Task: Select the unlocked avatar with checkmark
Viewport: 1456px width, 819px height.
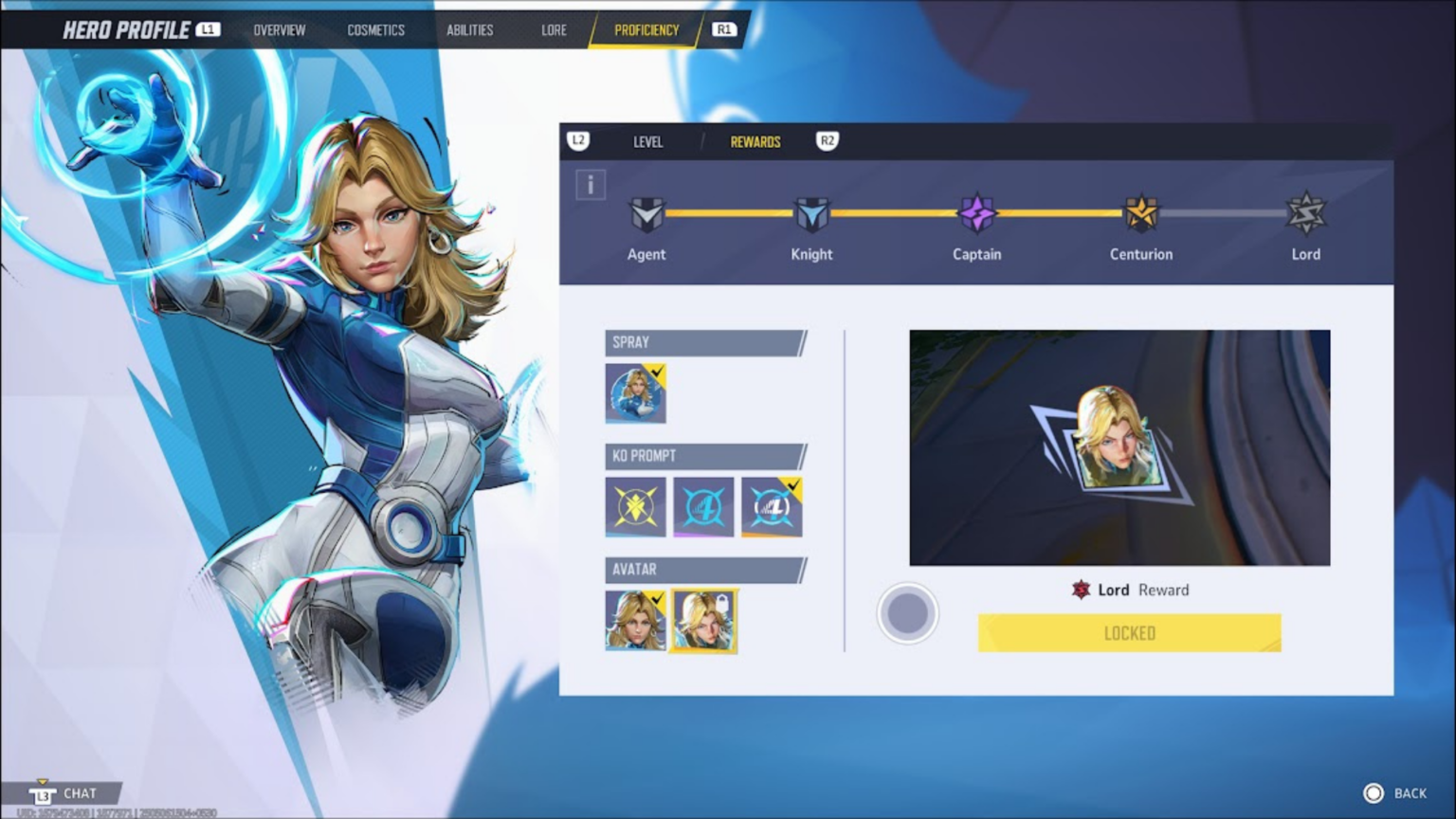Action: (635, 621)
